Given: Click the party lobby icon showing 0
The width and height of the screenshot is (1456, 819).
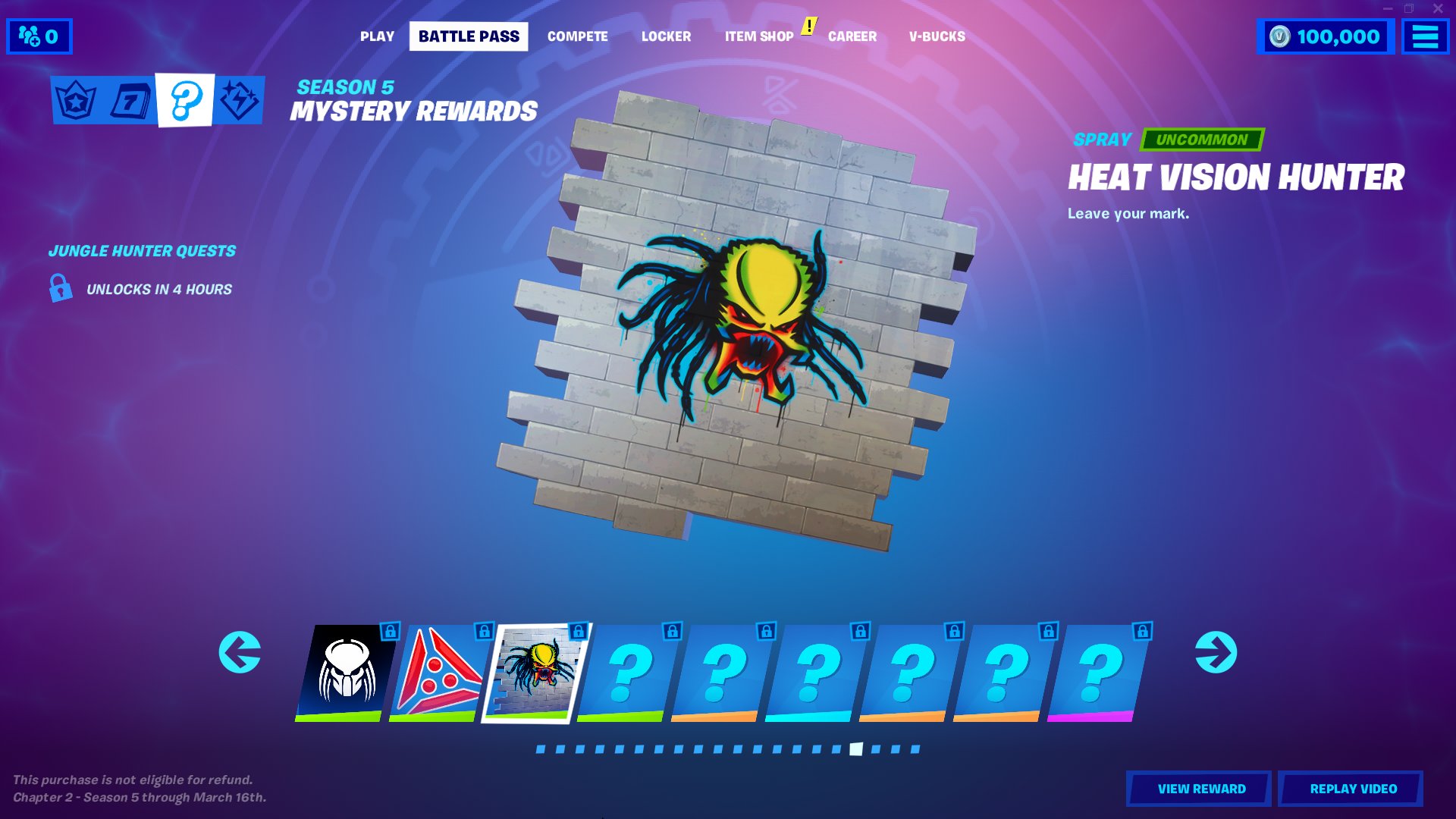Looking at the screenshot, I should [38, 35].
